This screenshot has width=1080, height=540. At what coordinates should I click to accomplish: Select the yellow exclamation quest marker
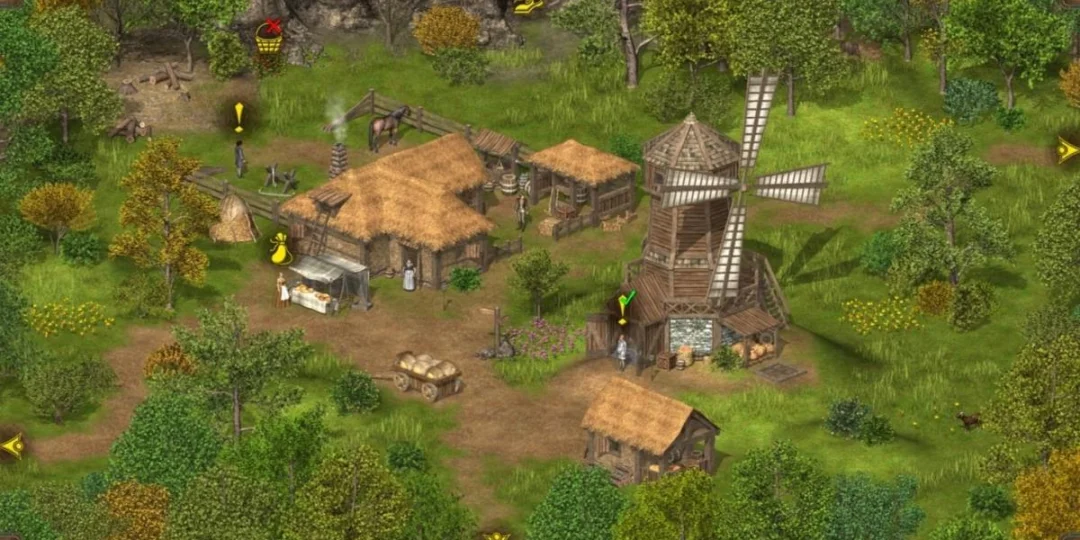[239, 116]
